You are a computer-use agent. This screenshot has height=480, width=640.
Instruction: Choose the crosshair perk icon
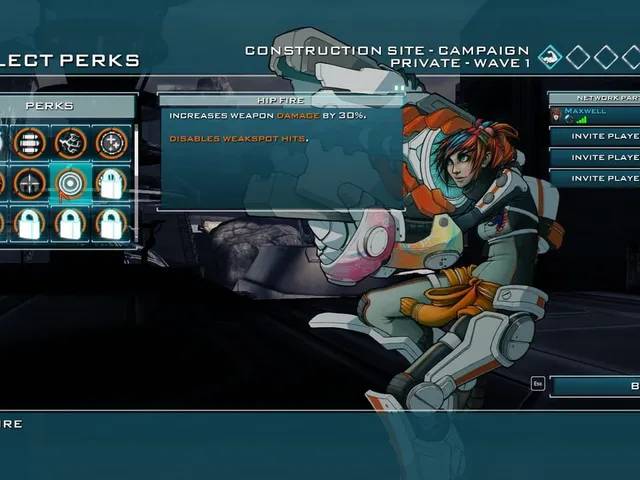(29, 183)
